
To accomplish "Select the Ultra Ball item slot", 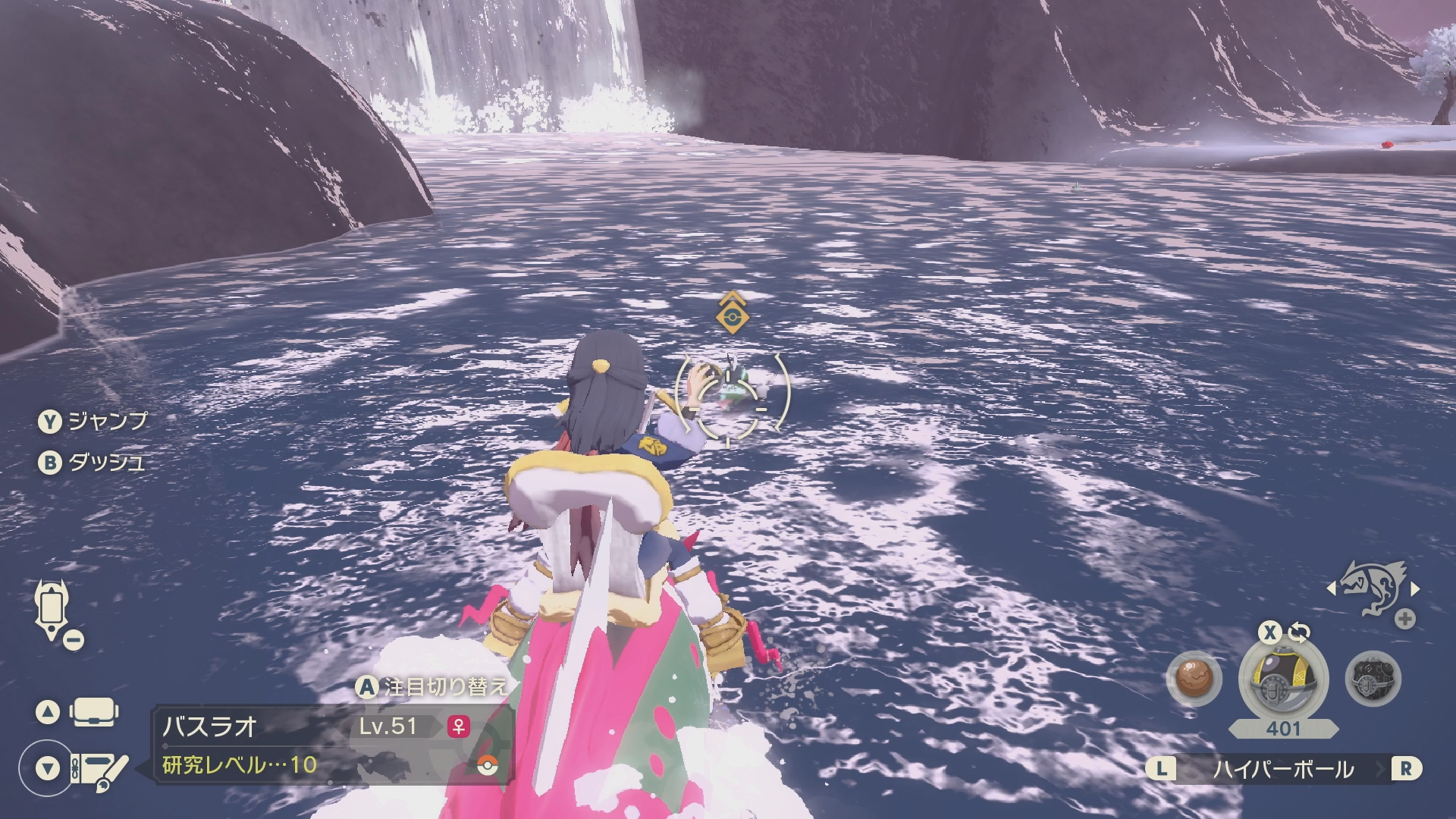I will [1282, 679].
